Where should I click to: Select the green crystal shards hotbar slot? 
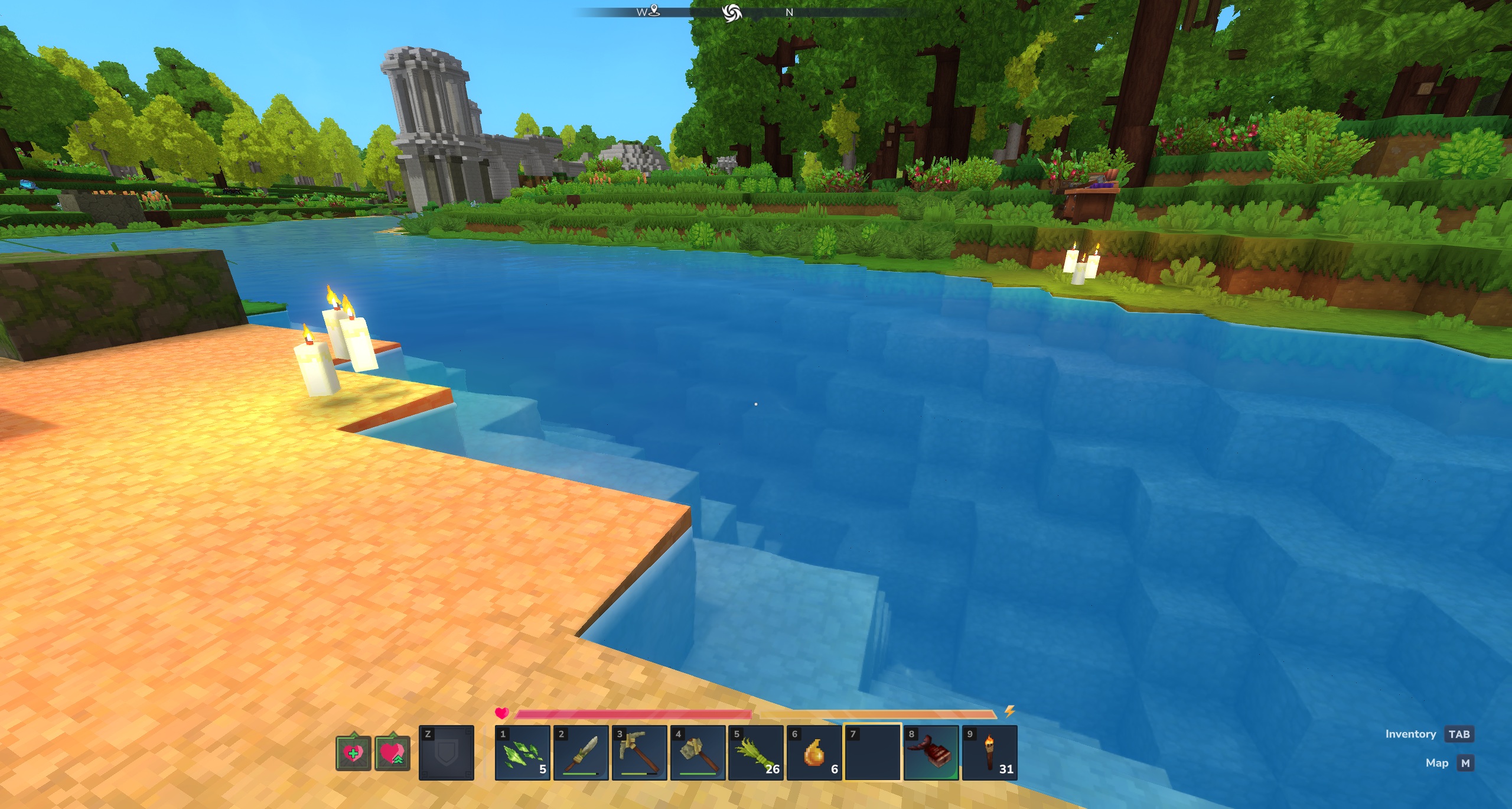click(x=522, y=753)
